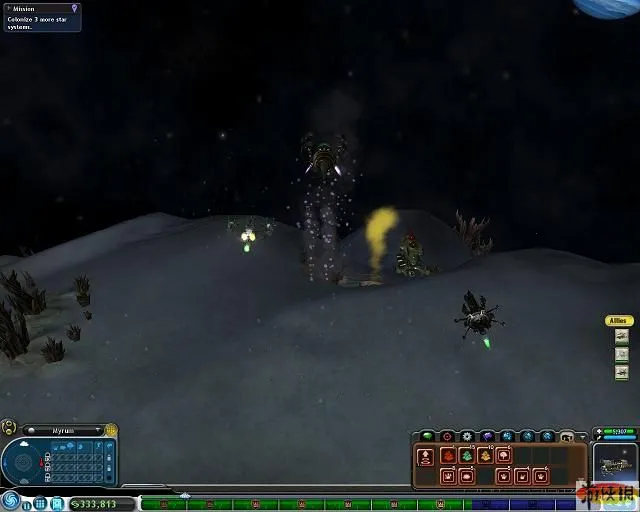Click the yellow Allies label
The image size is (640, 512).
(619, 321)
